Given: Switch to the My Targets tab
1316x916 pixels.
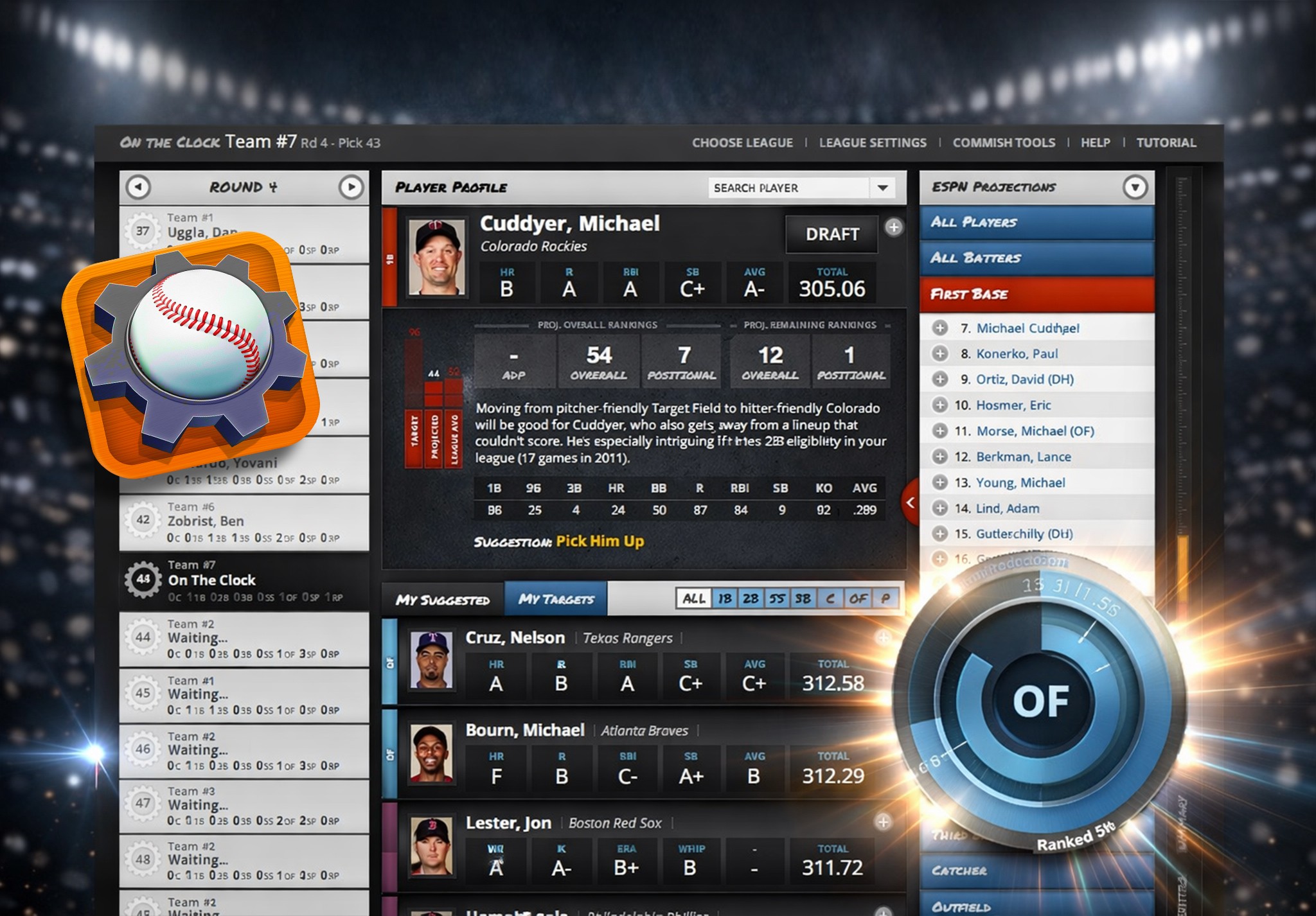Looking at the screenshot, I should click(555, 598).
